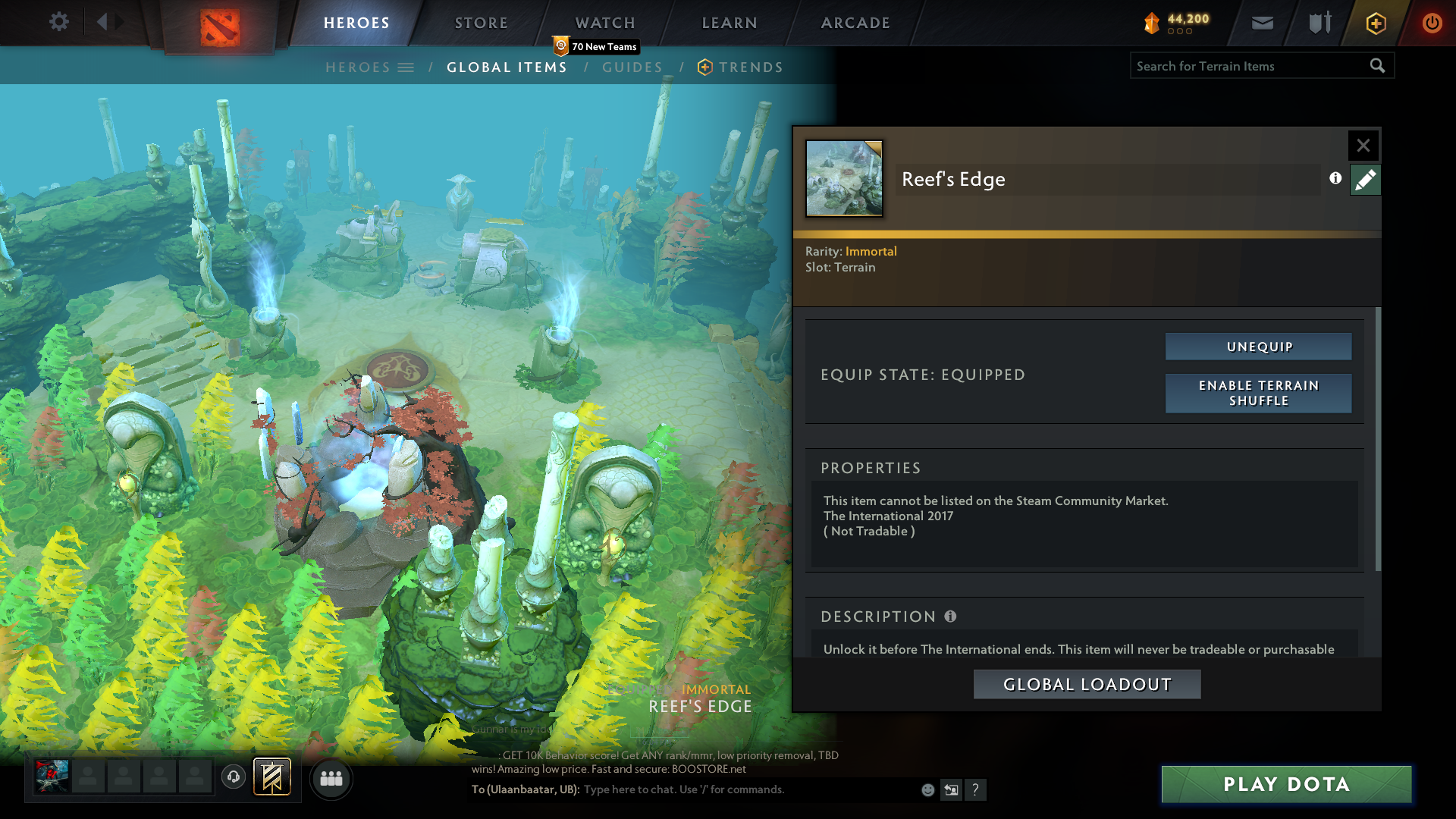Enable Terrain Shuffle for Reef's Edge
The height and width of the screenshot is (819, 1456).
[1258, 394]
